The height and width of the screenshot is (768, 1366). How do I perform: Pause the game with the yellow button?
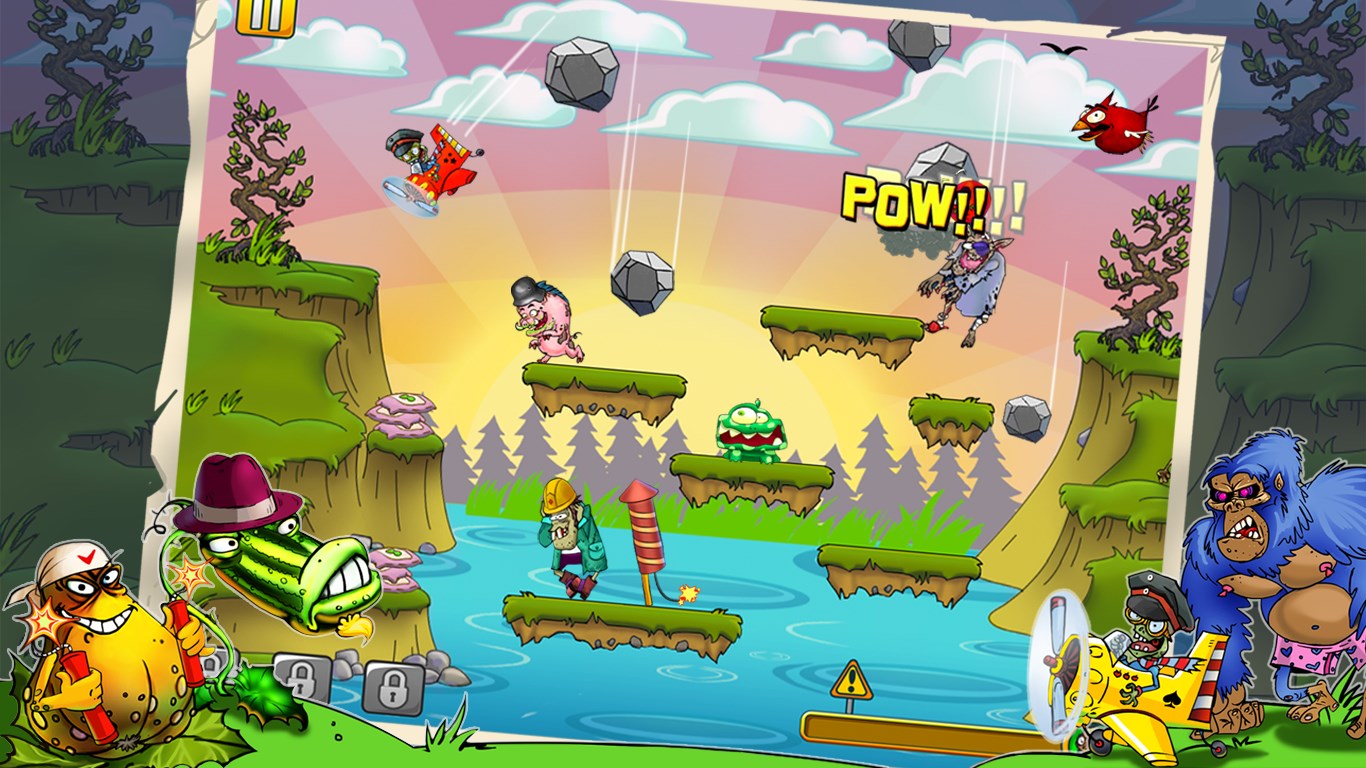click(267, 15)
